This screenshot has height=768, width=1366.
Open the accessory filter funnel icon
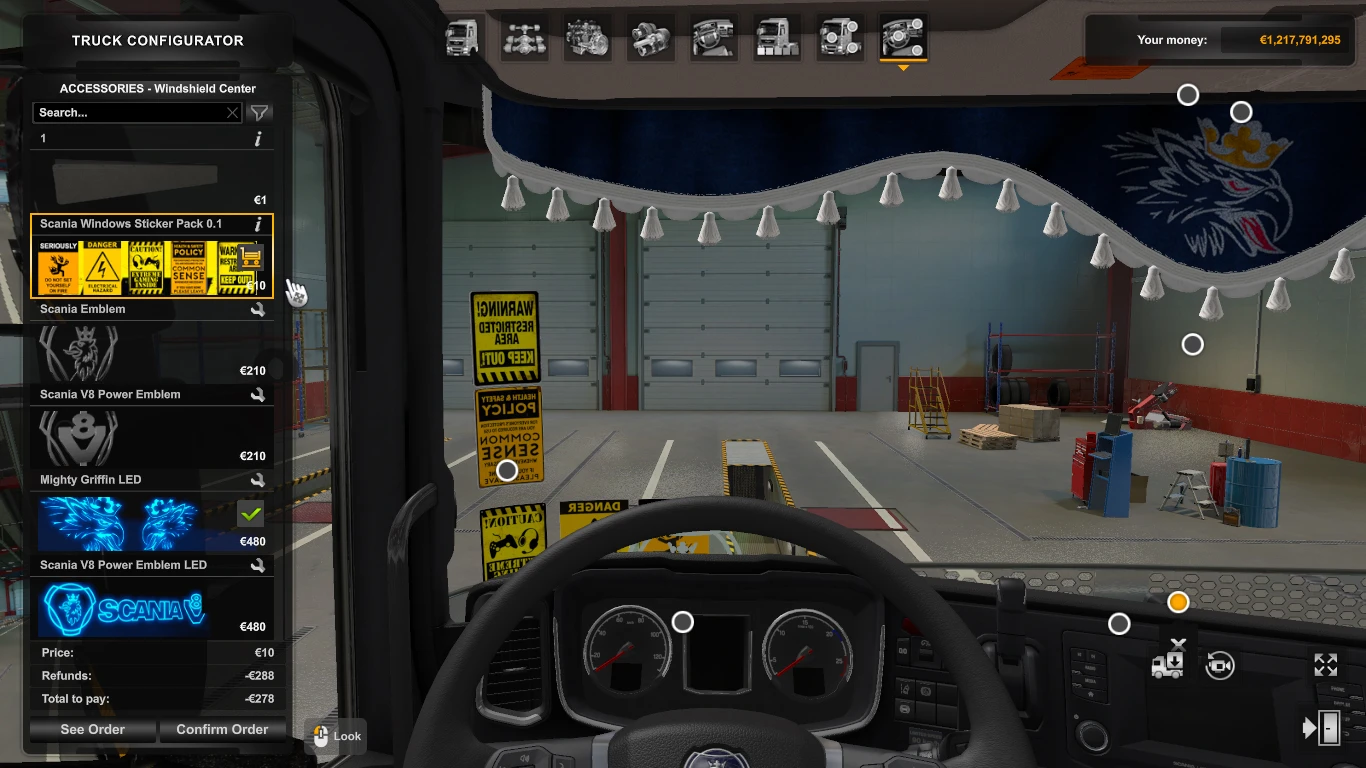coord(259,113)
